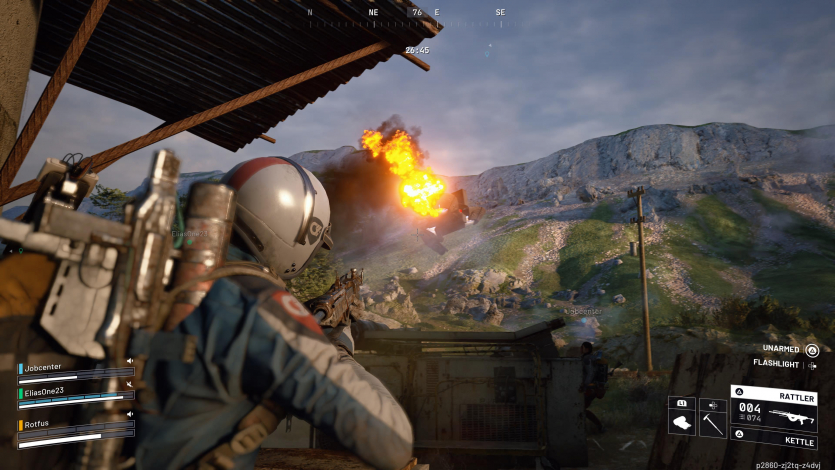
Task: Select the Rattler rifle weapon slot
Action: click(x=773, y=408)
